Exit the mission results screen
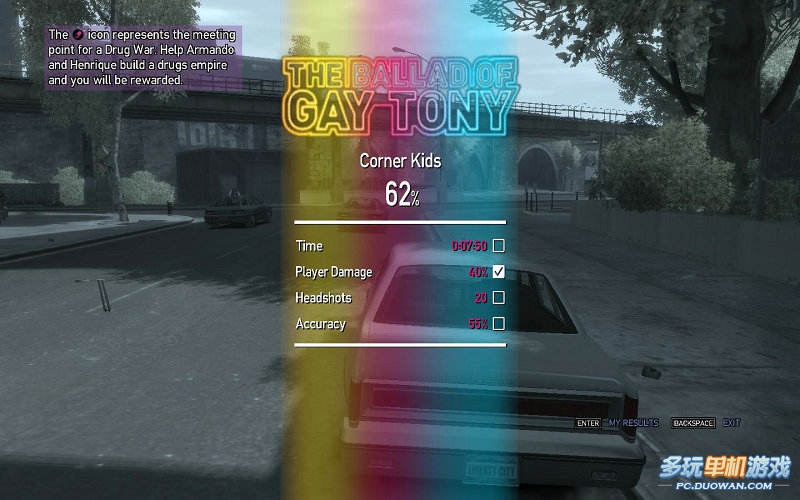 tap(731, 423)
